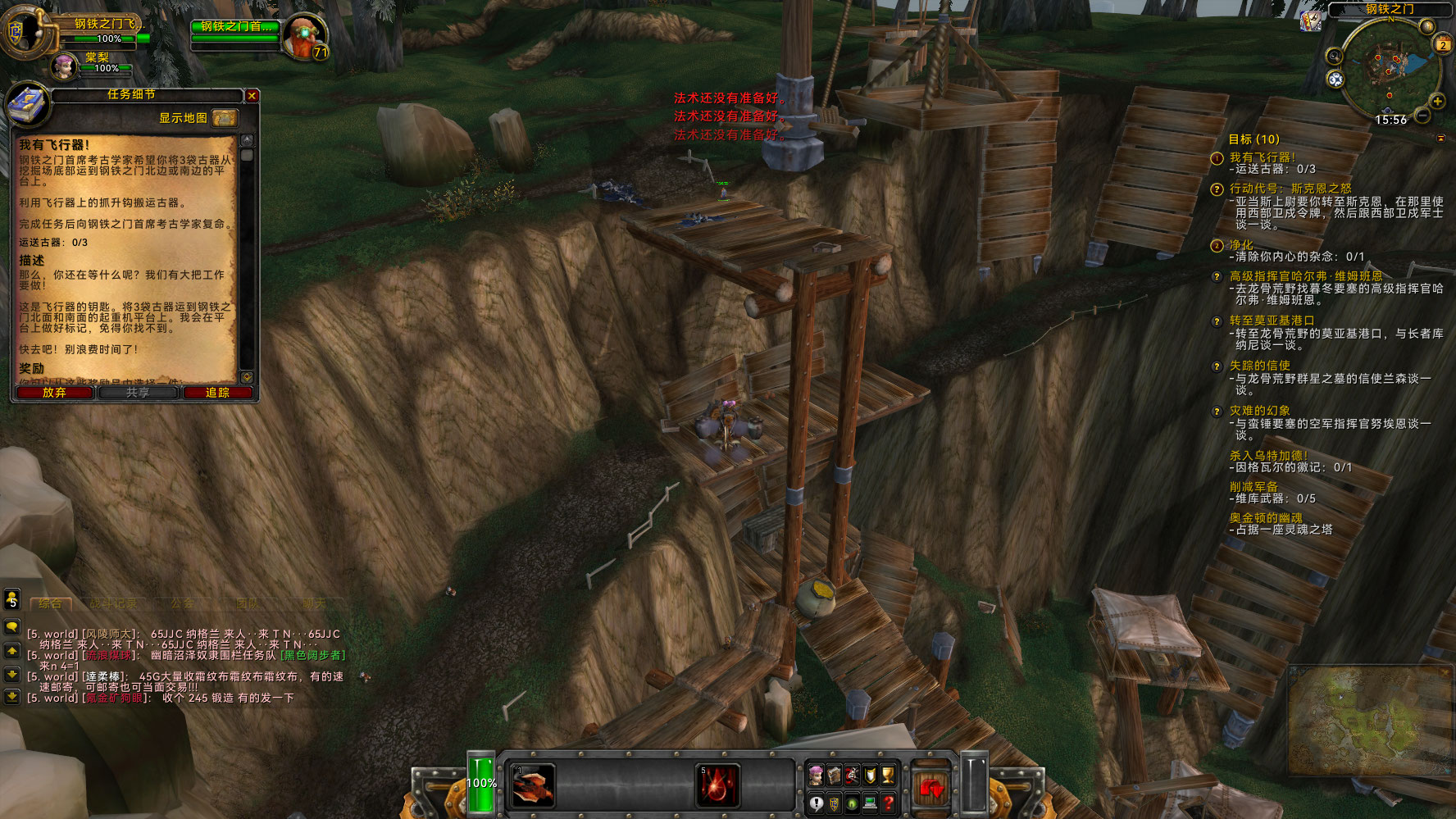Abandon the quest with the 放弃 button

pyautogui.click(x=54, y=393)
